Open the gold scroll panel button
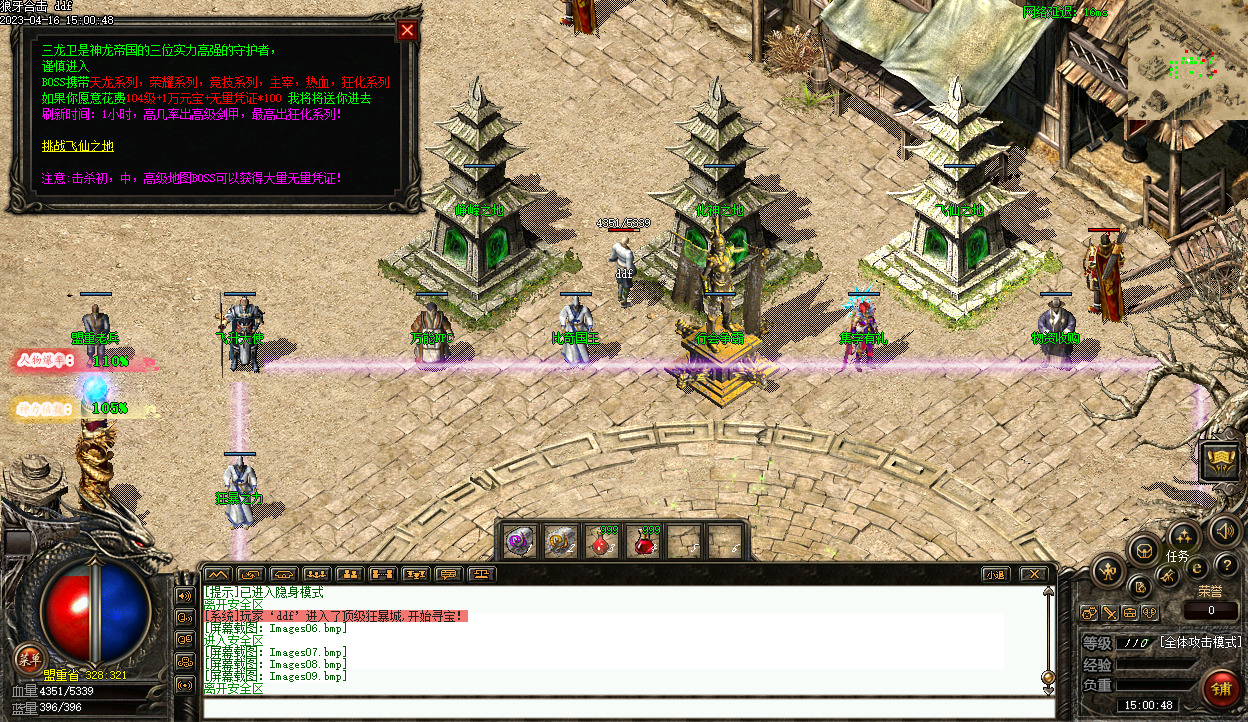The height and width of the screenshot is (722, 1248). [x=1219, y=461]
